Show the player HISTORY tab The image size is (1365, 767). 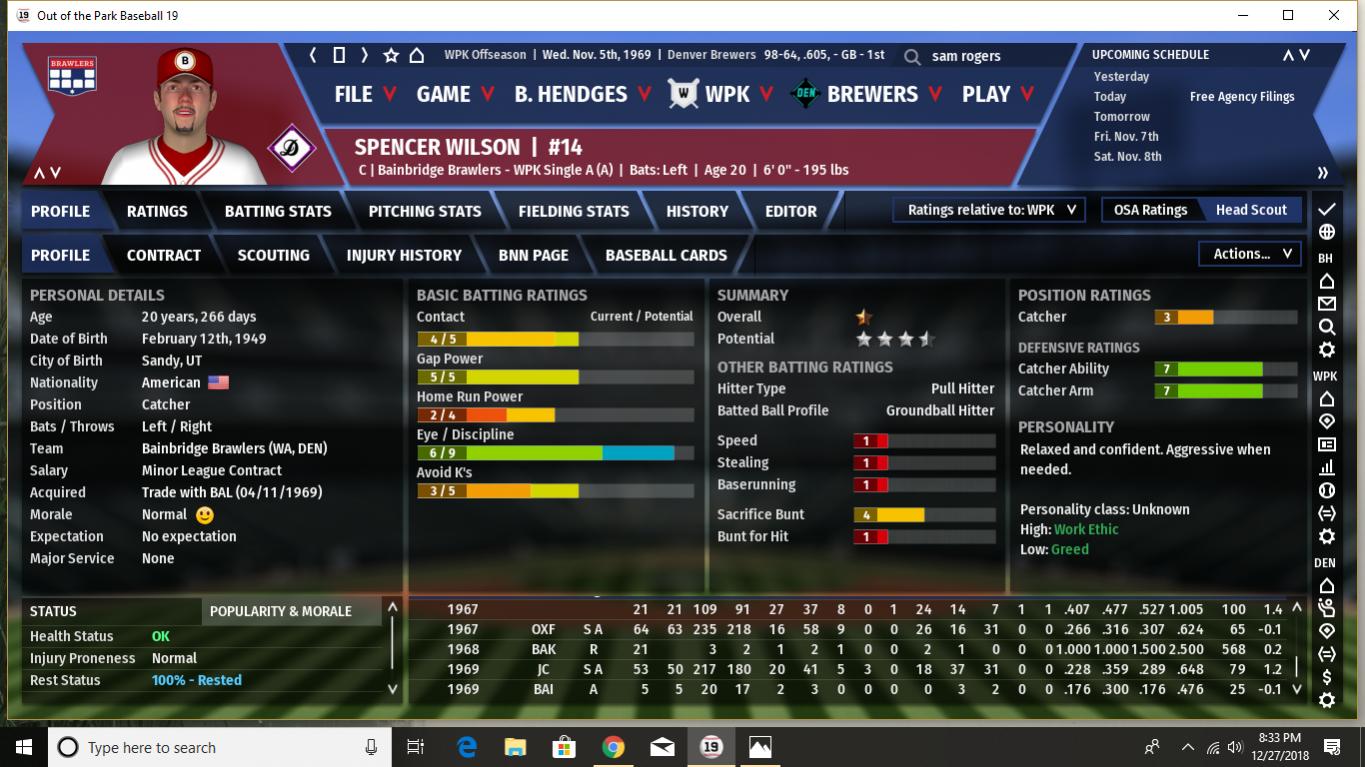click(697, 211)
